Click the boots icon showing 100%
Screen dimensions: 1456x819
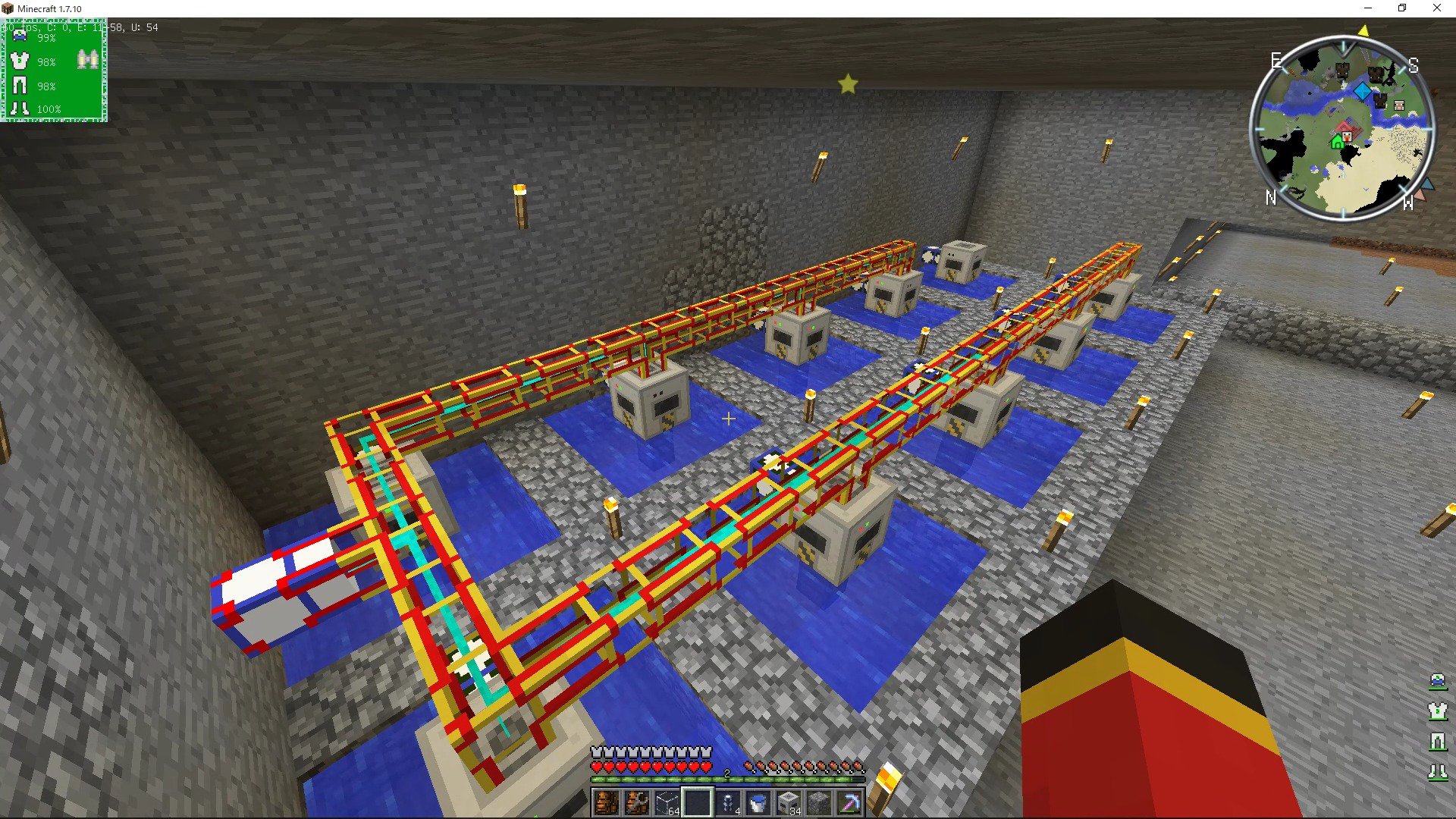[19, 108]
